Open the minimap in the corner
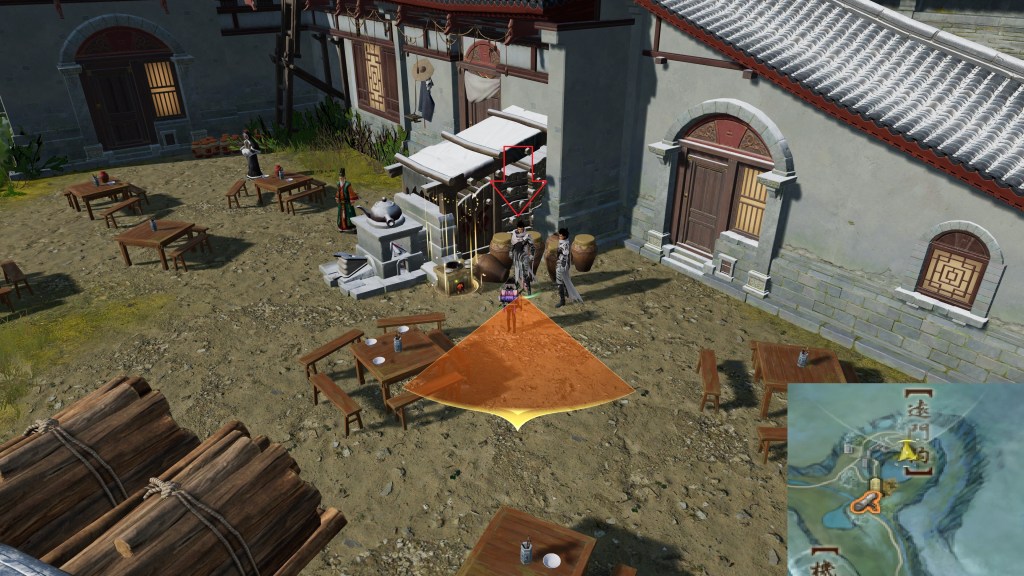 (x=905, y=479)
